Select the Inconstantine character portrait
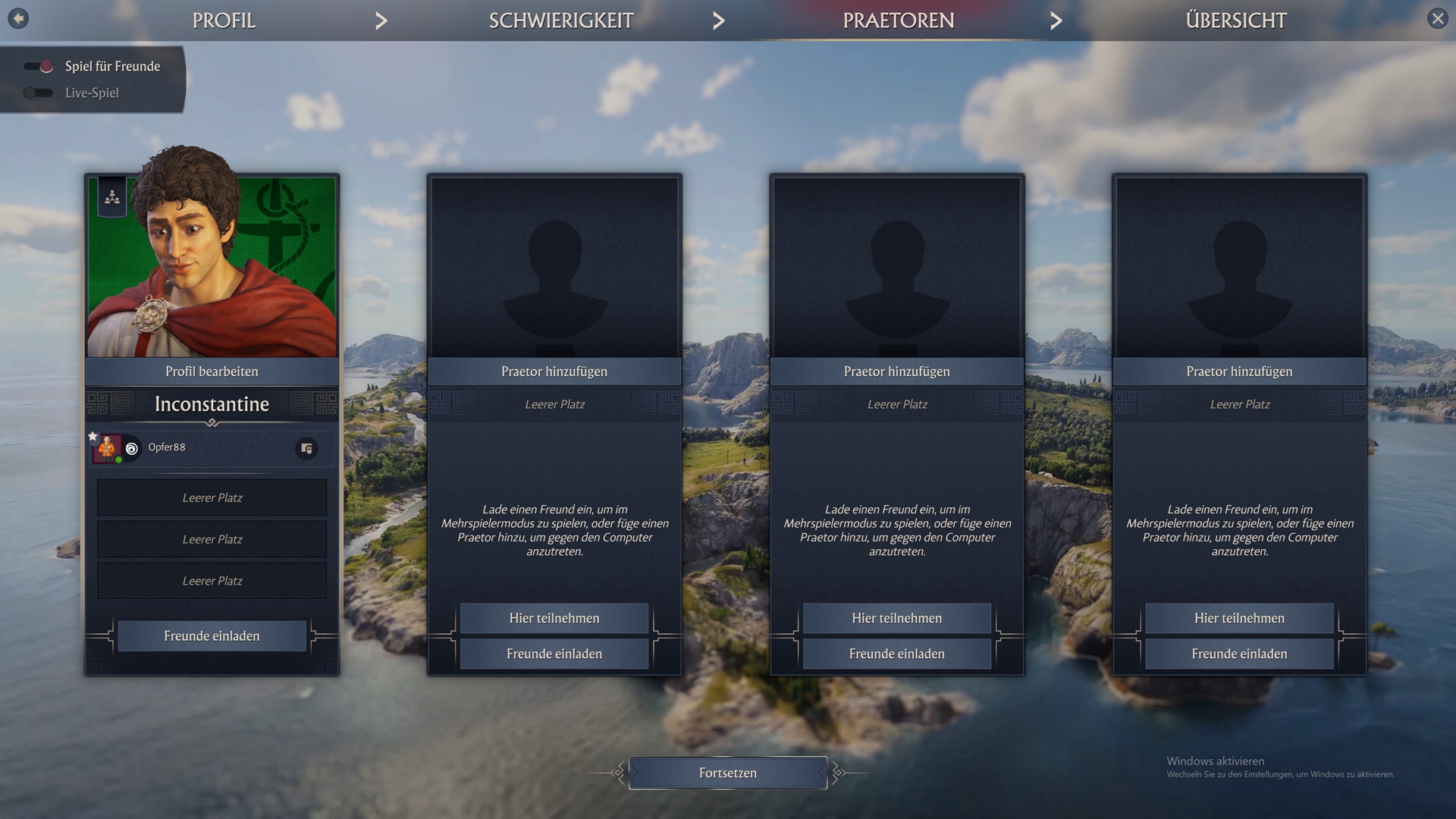Screen dimensions: 1456x819 (212, 266)
